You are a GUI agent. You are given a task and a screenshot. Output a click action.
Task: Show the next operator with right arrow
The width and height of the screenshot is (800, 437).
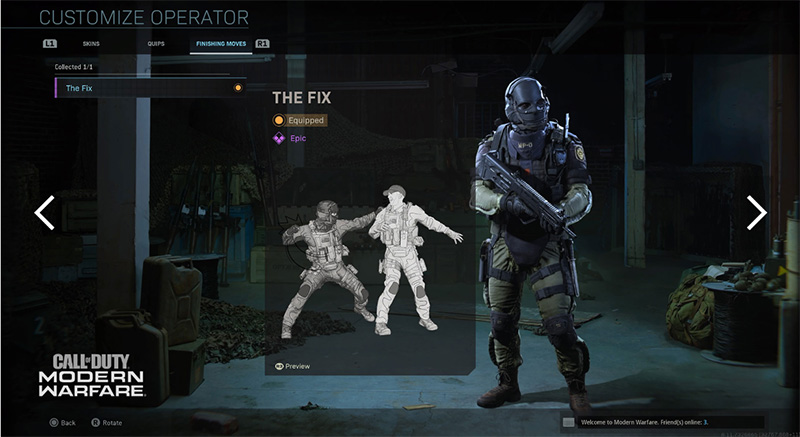tap(756, 212)
